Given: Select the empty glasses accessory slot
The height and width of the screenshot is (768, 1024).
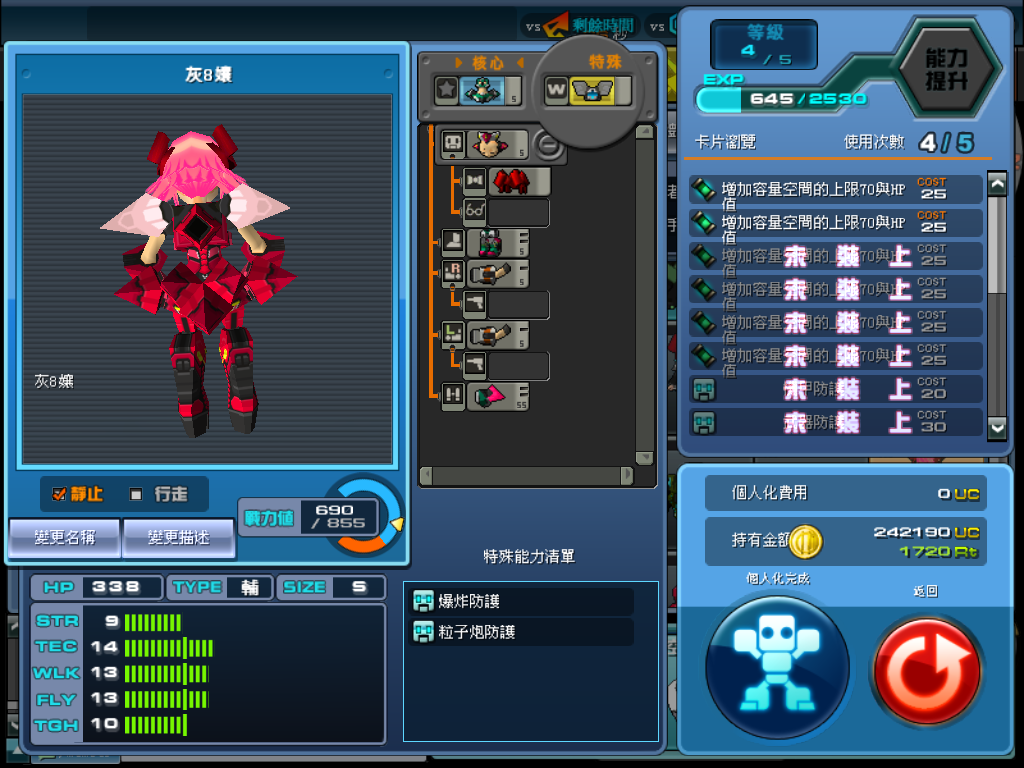Looking at the screenshot, I should (516, 212).
